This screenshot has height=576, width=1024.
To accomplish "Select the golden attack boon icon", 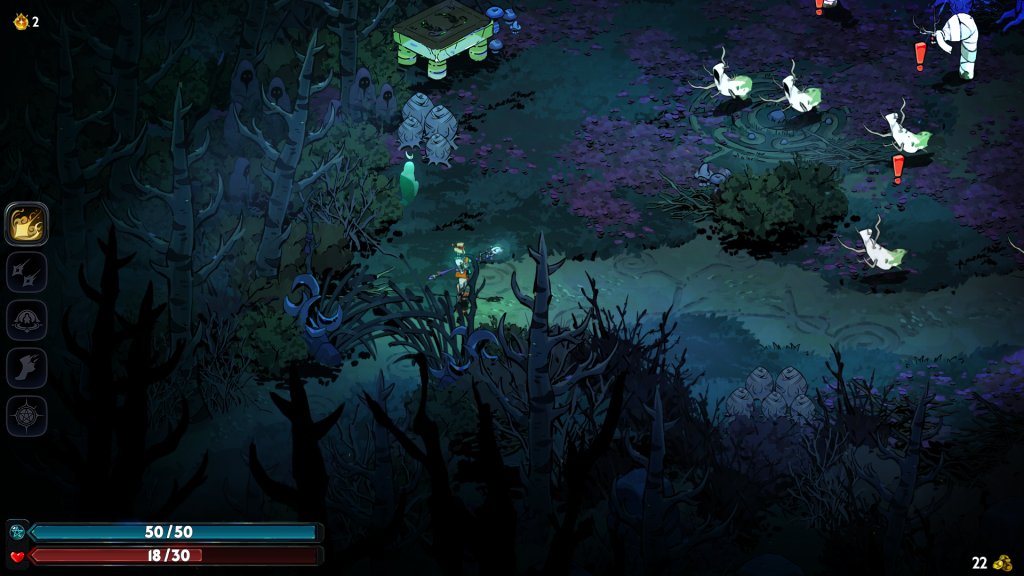I will coord(27,224).
